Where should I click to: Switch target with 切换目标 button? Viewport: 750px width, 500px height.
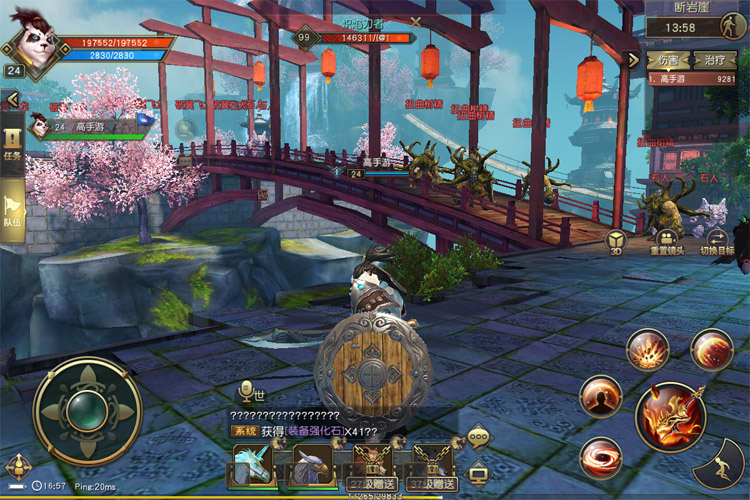coord(716,240)
